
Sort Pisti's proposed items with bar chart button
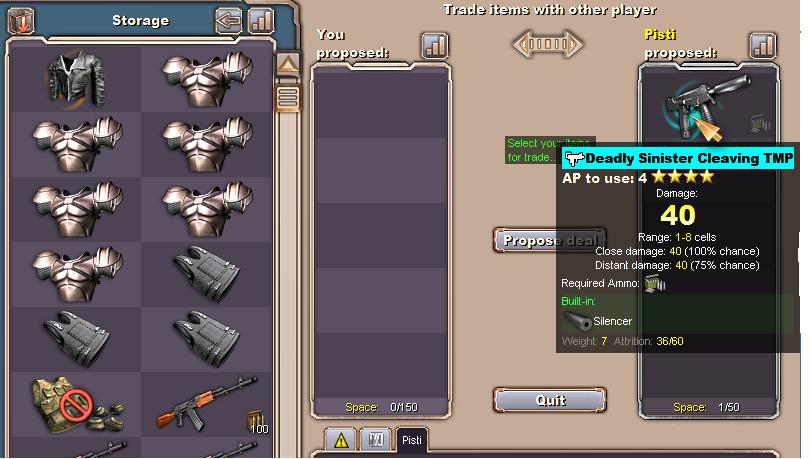[x=763, y=46]
